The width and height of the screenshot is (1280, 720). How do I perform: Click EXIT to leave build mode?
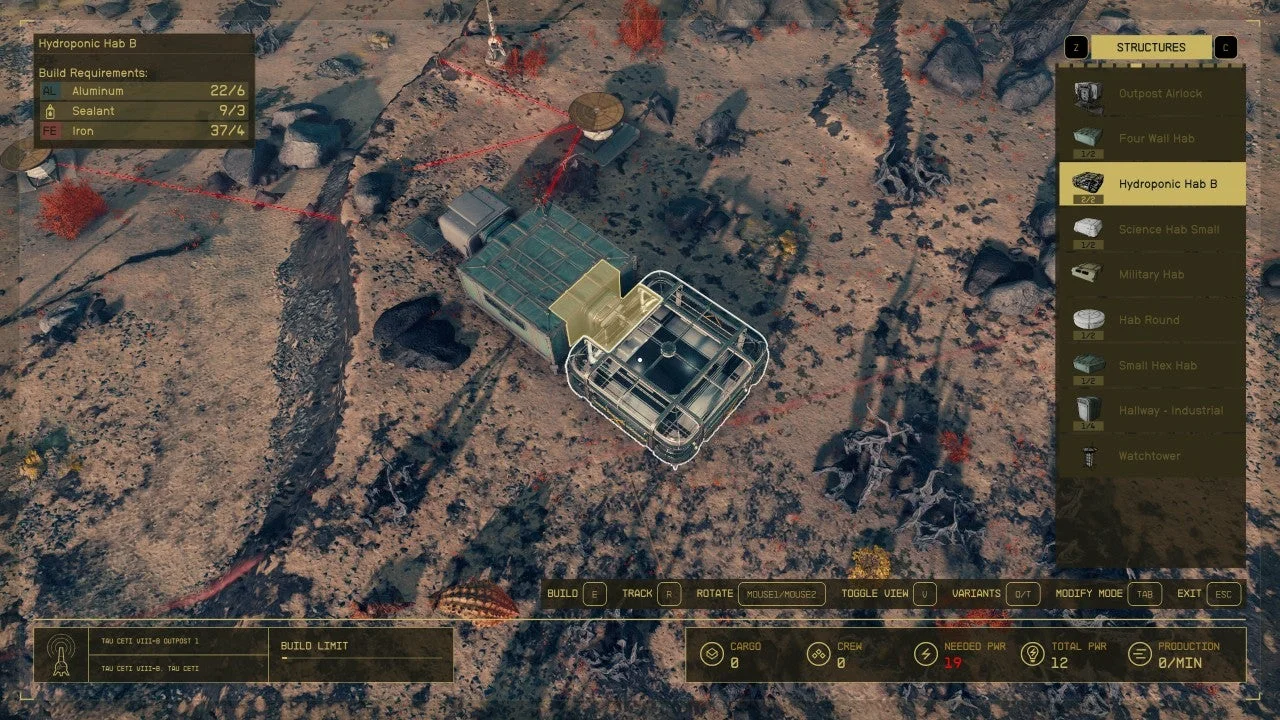pyautogui.click(x=1222, y=593)
